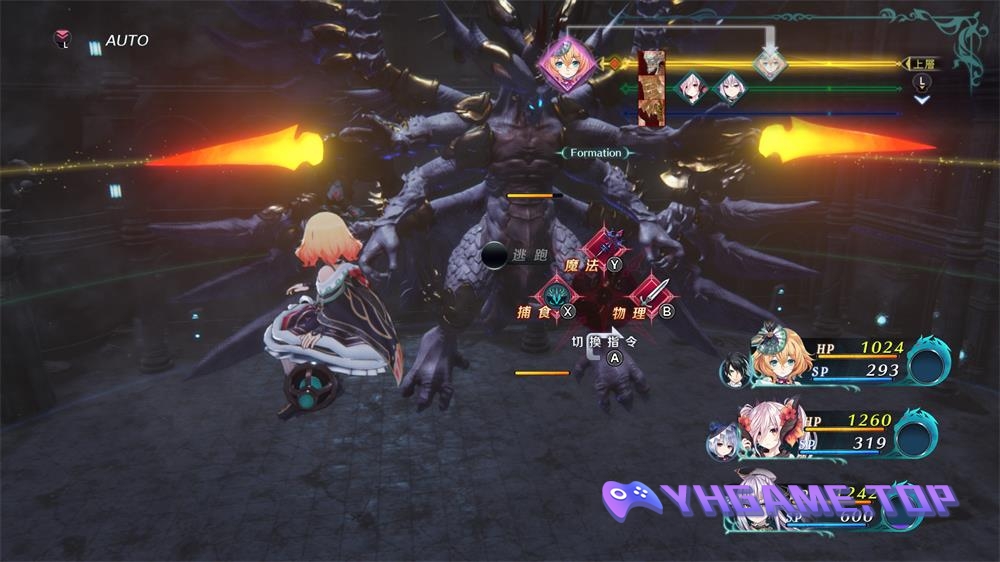Viewport: 1000px width, 562px height.
Task: Click the monster portrait on the turn timeline
Action: tap(652, 89)
